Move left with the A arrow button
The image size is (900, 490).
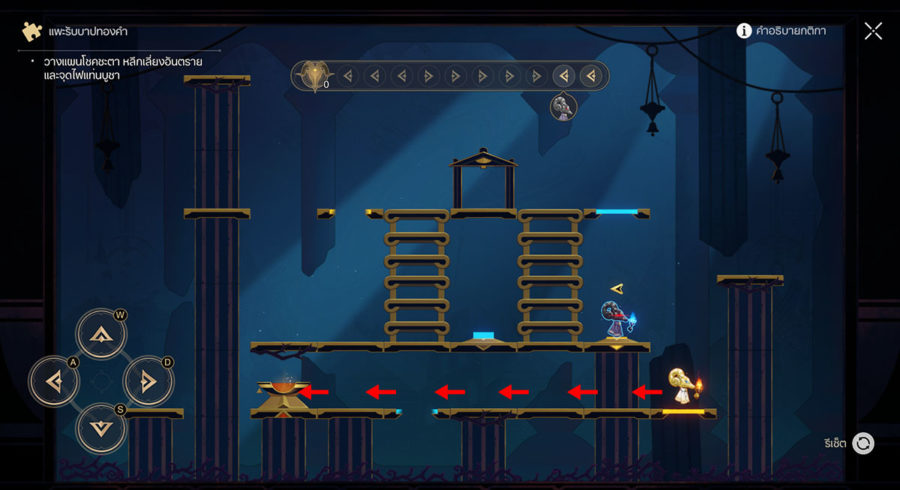click(x=54, y=381)
